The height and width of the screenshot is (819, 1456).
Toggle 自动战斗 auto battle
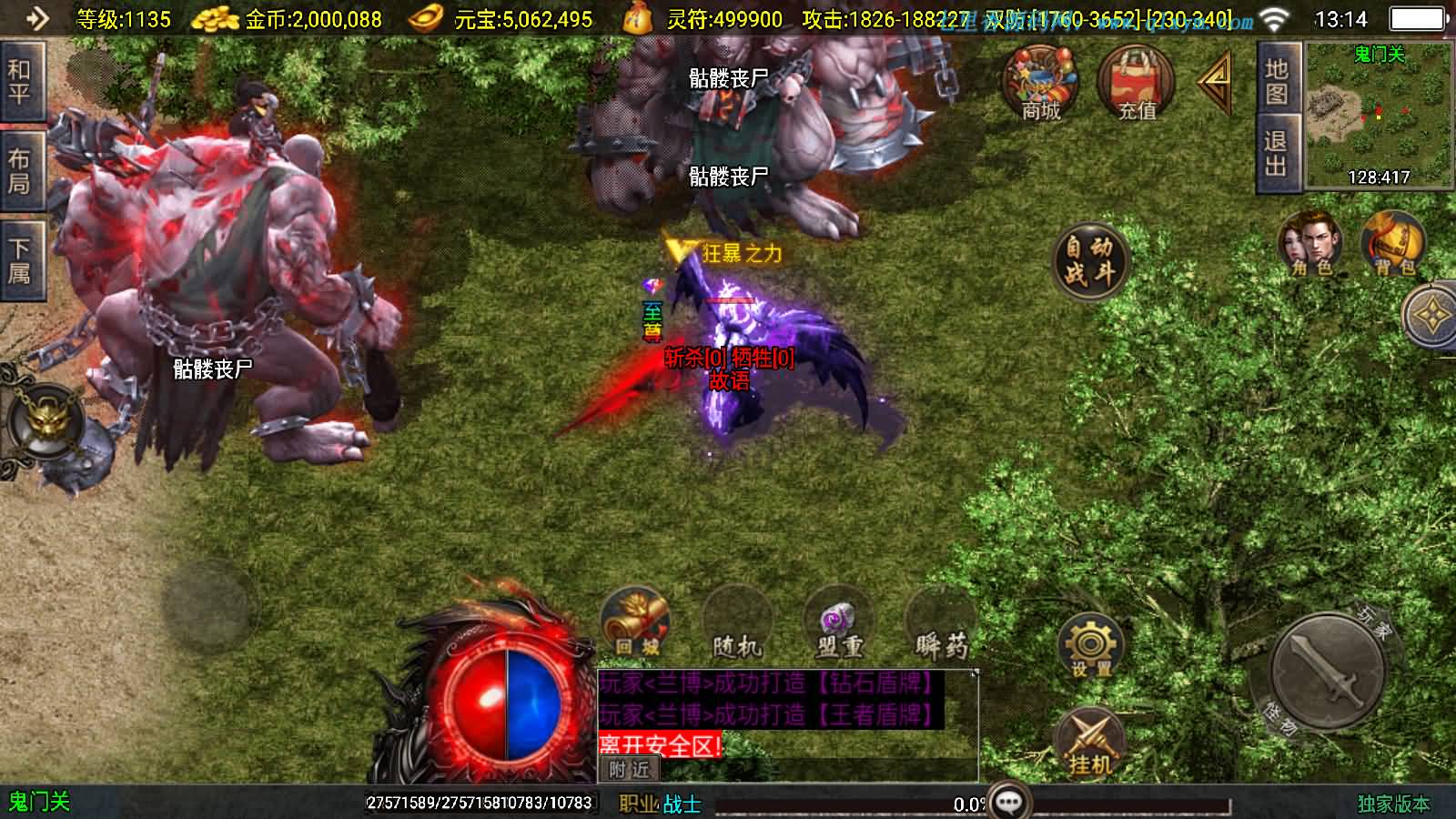point(1090,260)
